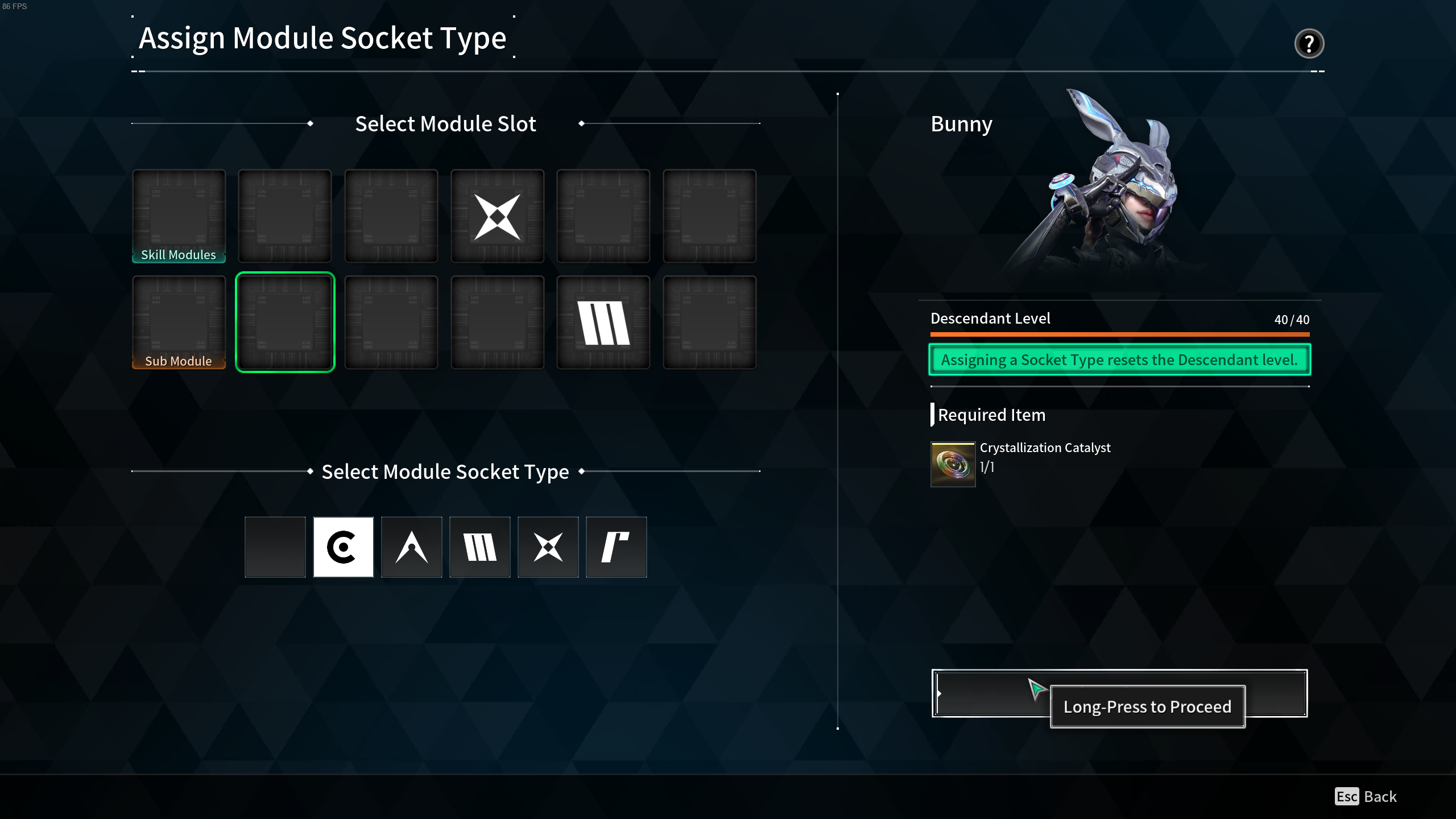Pick the X-shaped socket type option

(x=548, y=547)
